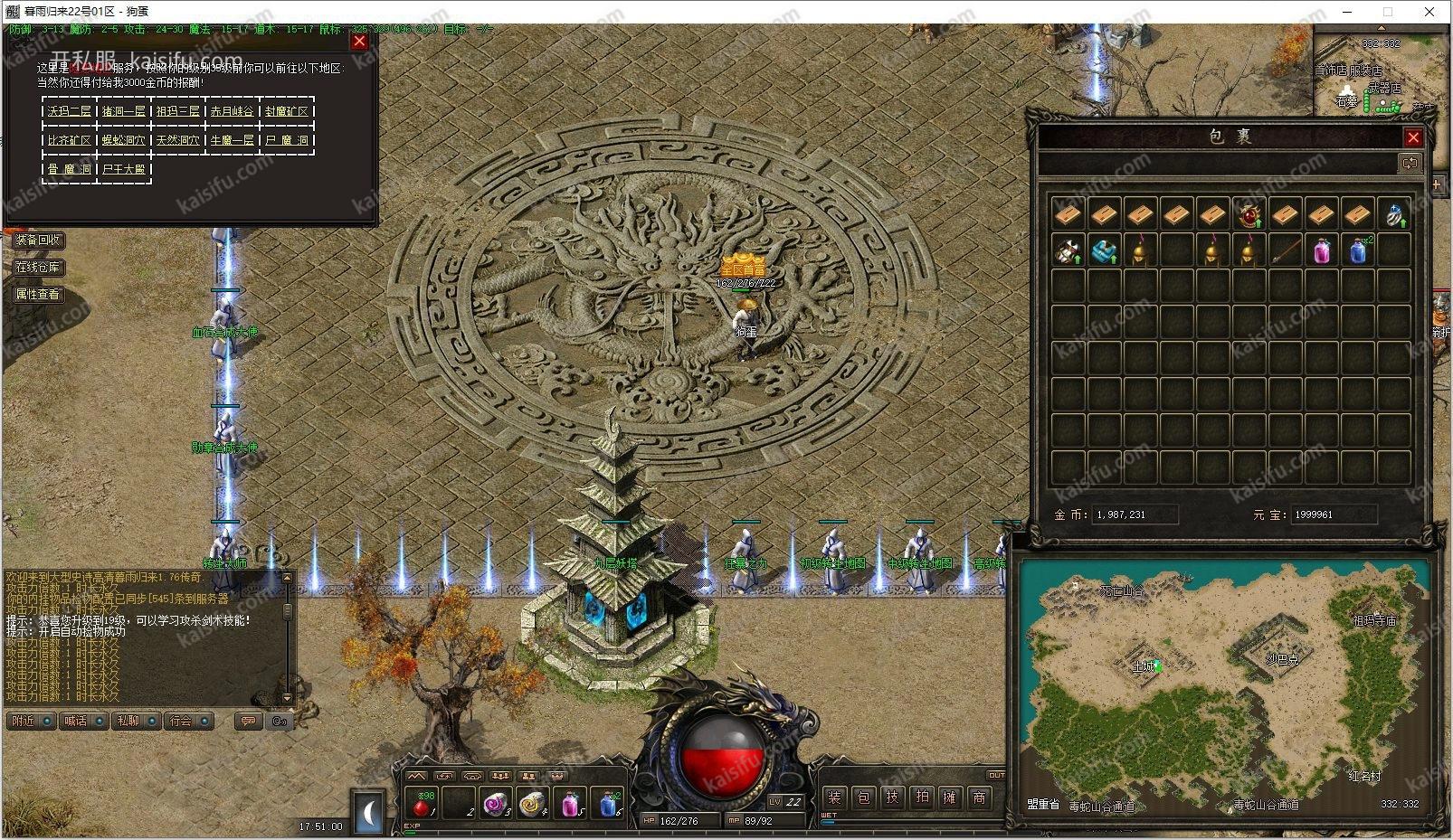Switch chat channel to 行会

[x=181, y=721]
